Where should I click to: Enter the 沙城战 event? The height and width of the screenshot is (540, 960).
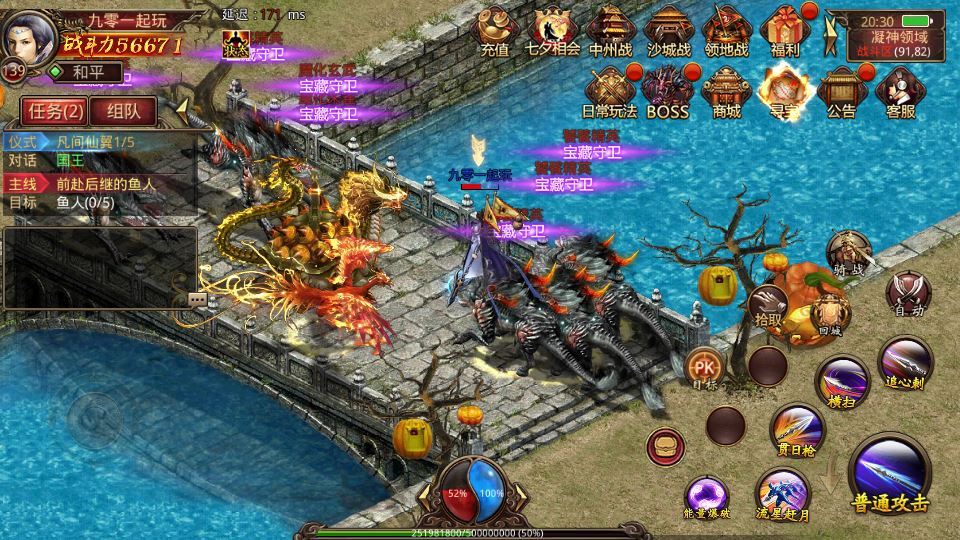click(668, 31)
